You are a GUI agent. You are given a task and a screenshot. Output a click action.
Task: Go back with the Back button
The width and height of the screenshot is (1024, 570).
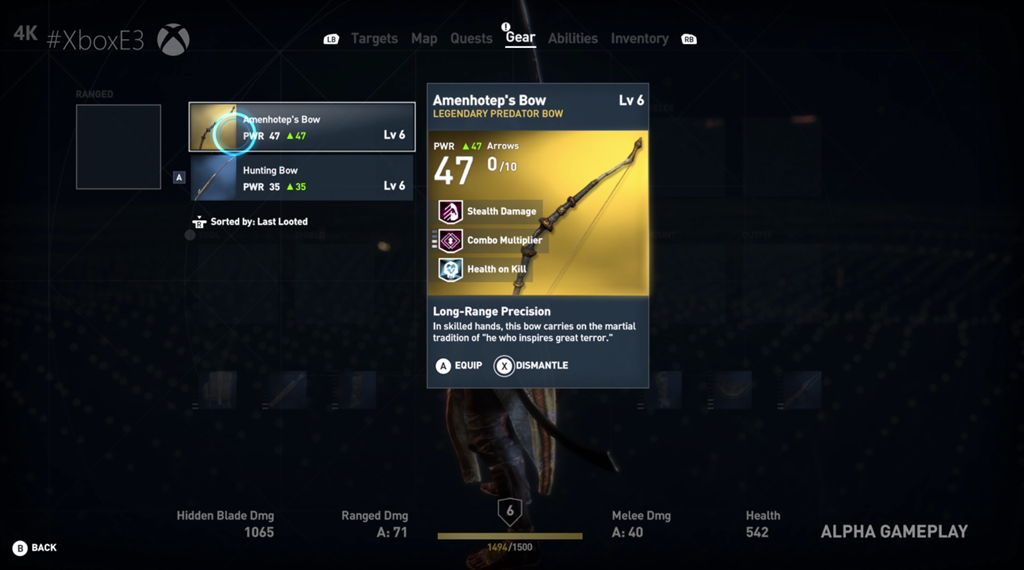tap(35, 548)
